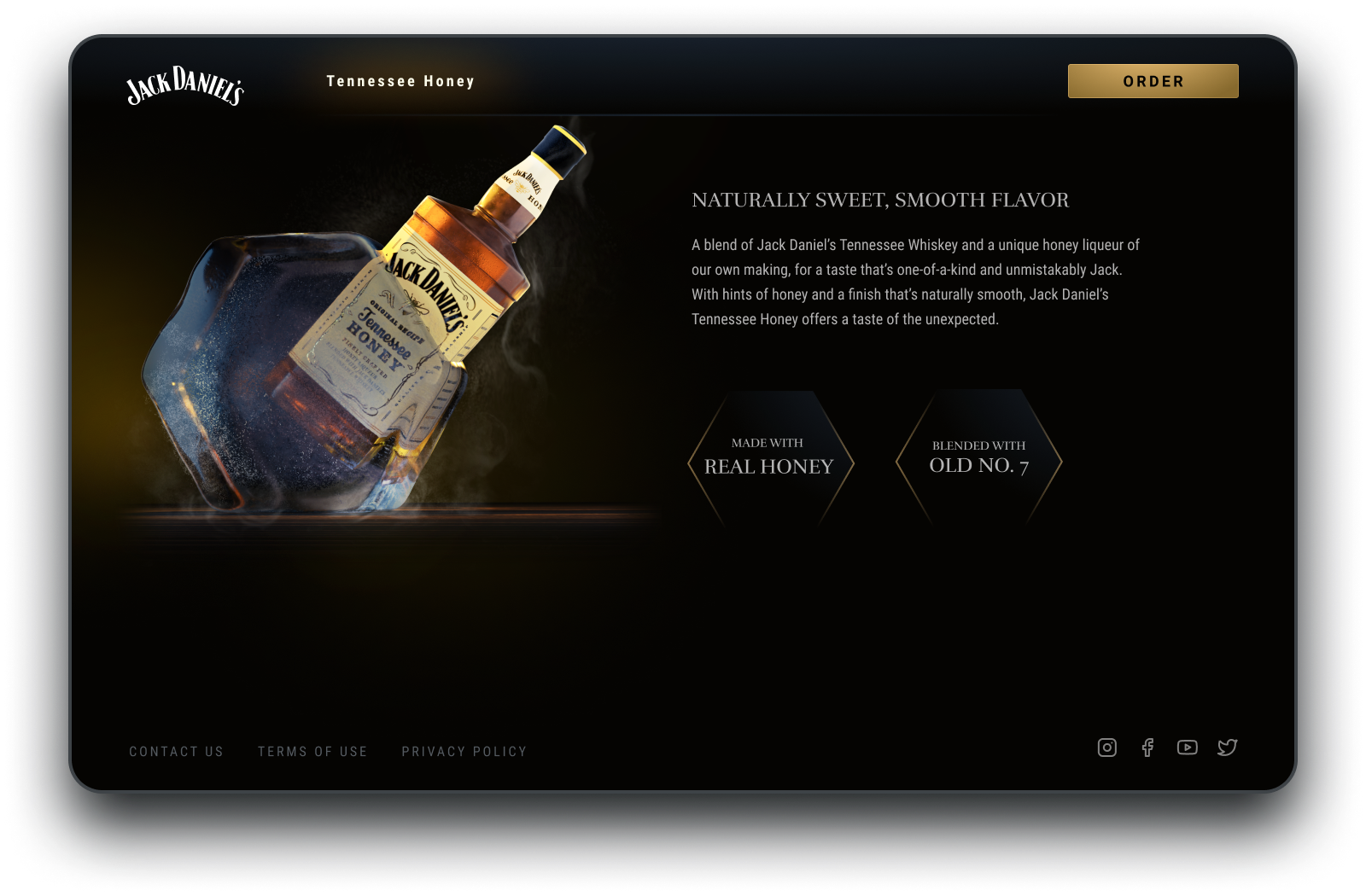Click the gold ORDER button
This screenshot has width=1366, height=896.
pos(1153,81)
